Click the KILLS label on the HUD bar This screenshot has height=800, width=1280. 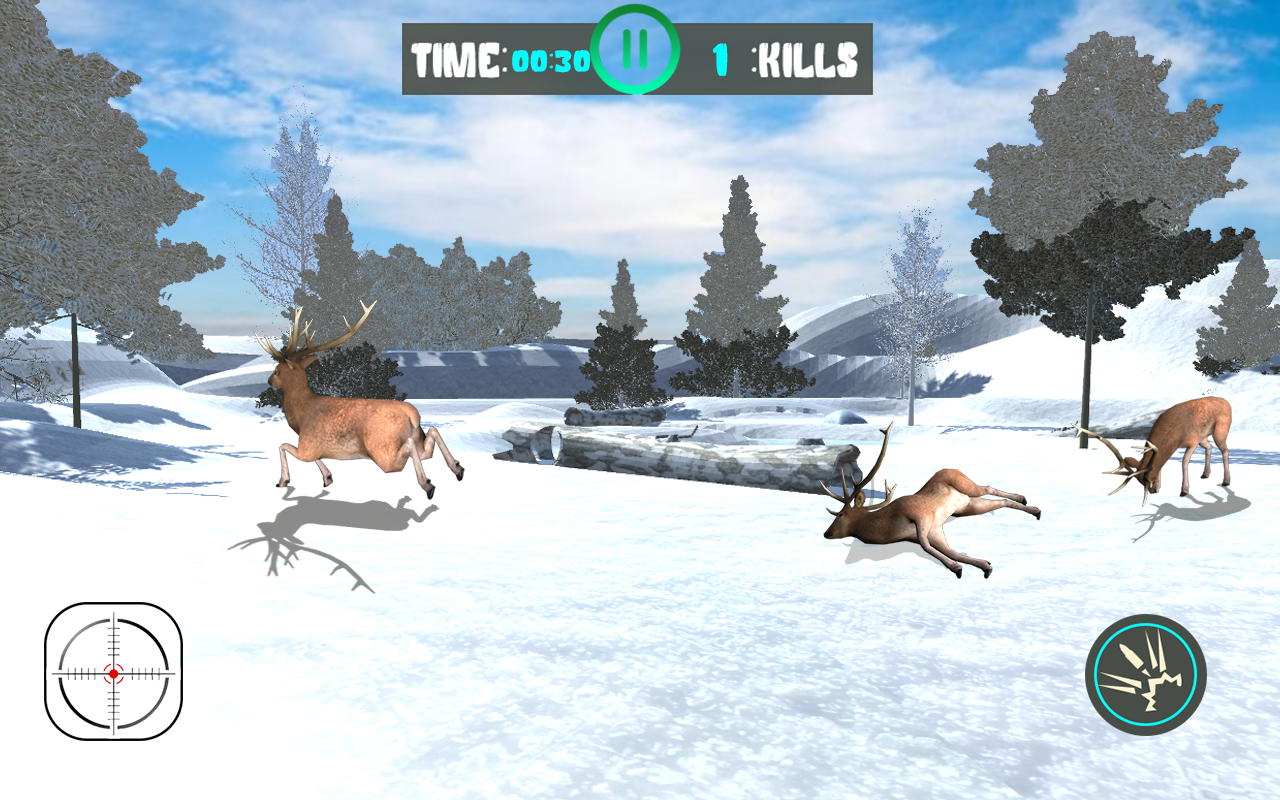coord(808,58)
